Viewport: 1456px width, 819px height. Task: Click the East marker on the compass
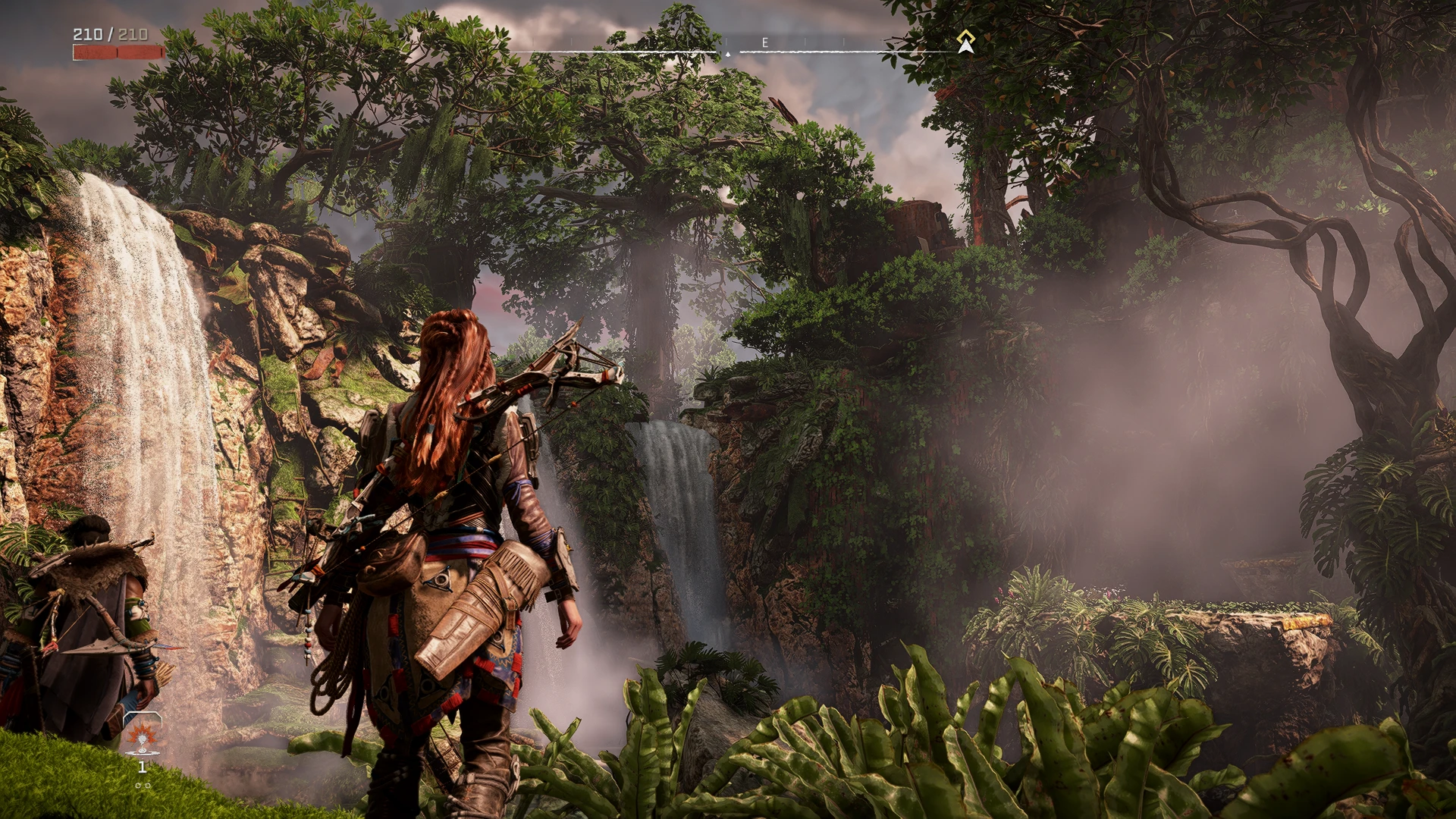[764, 43]
